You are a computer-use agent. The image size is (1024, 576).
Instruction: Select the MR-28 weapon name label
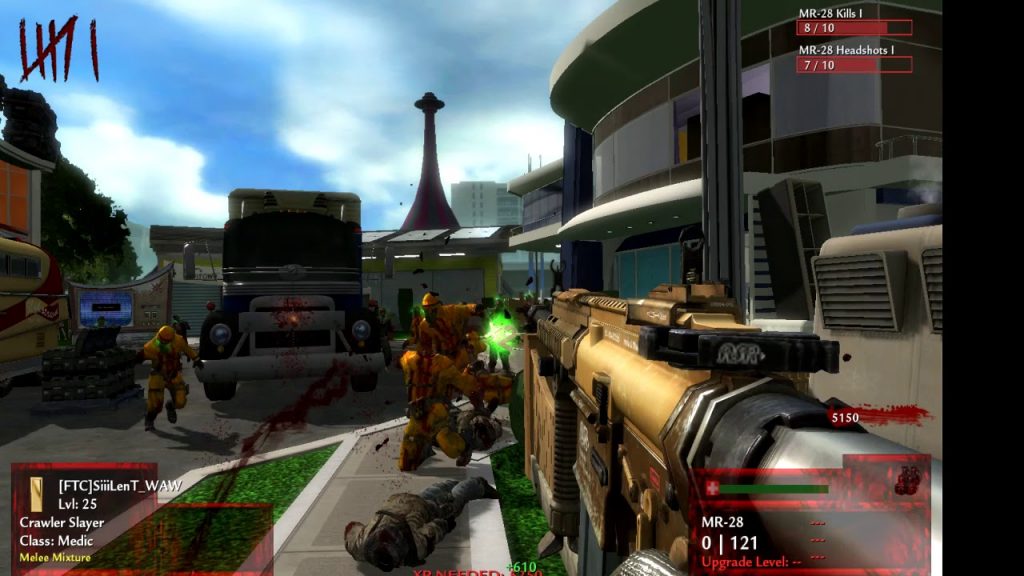pos(720,521)
